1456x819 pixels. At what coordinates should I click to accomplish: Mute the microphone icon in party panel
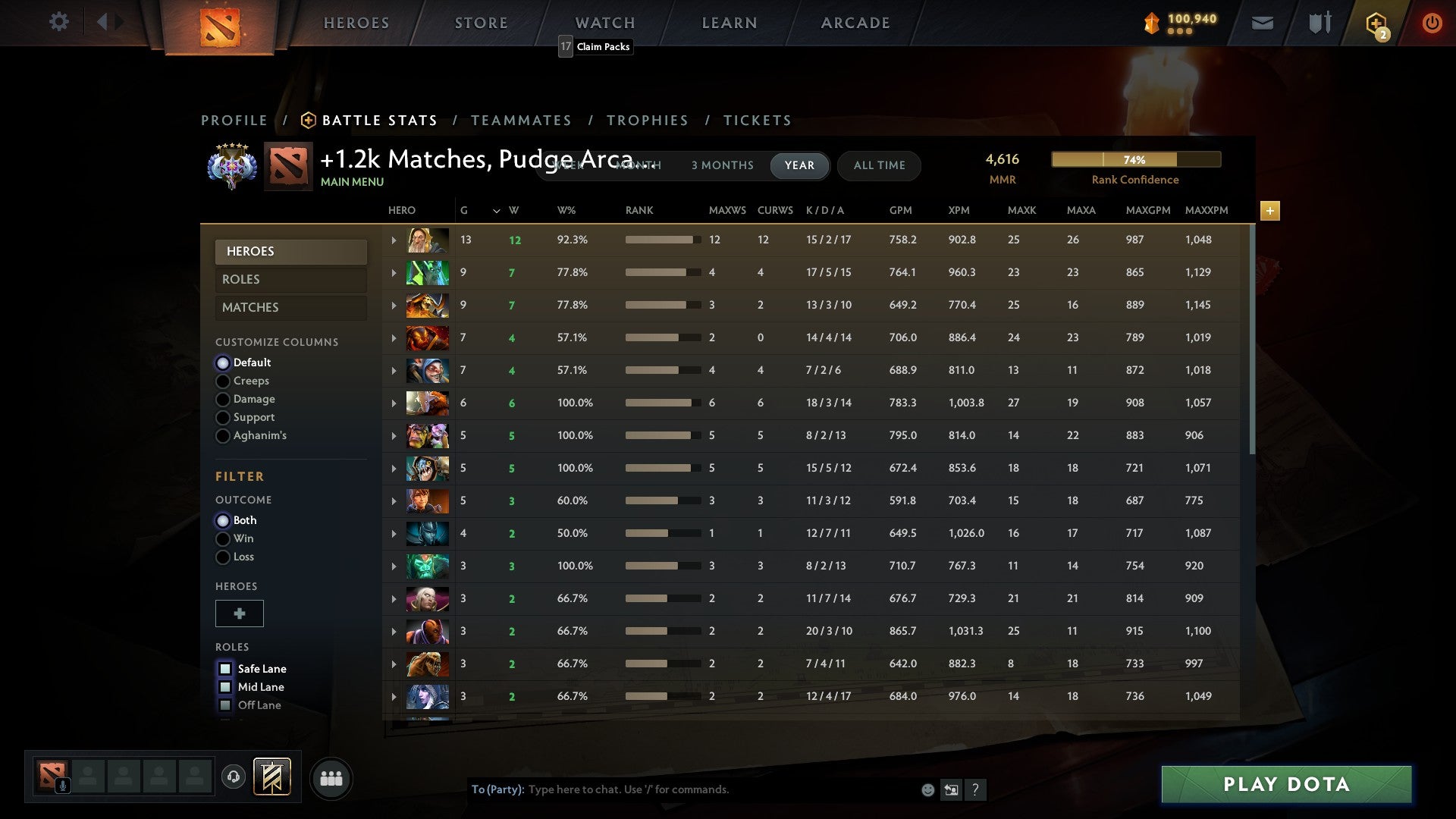coord(61,784)
